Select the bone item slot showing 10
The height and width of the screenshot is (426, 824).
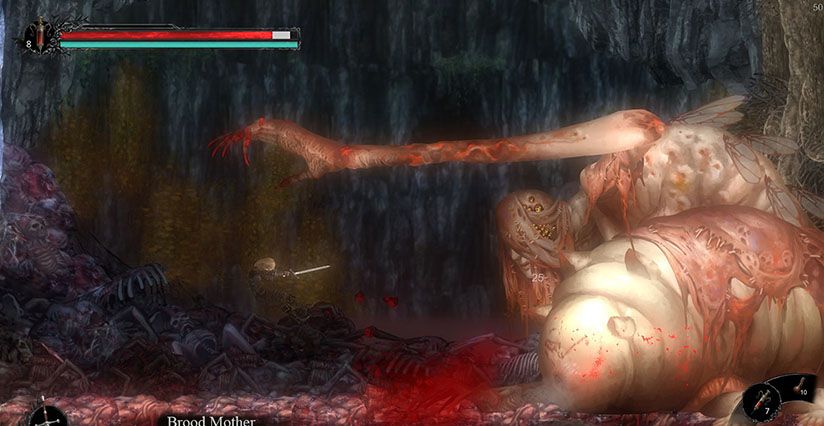pyautogui.click(x=800, y=389)
